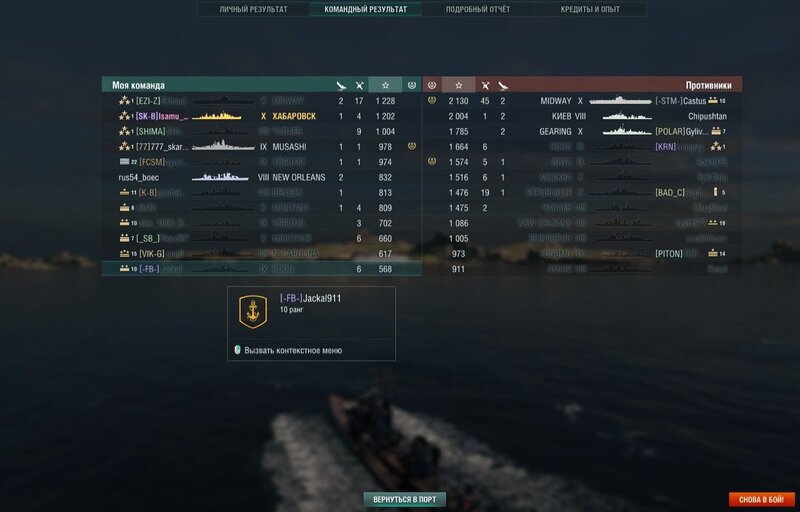Select the allied Midway player row
The width and height of the screenshot is (800, 512).
click(260, 101)
